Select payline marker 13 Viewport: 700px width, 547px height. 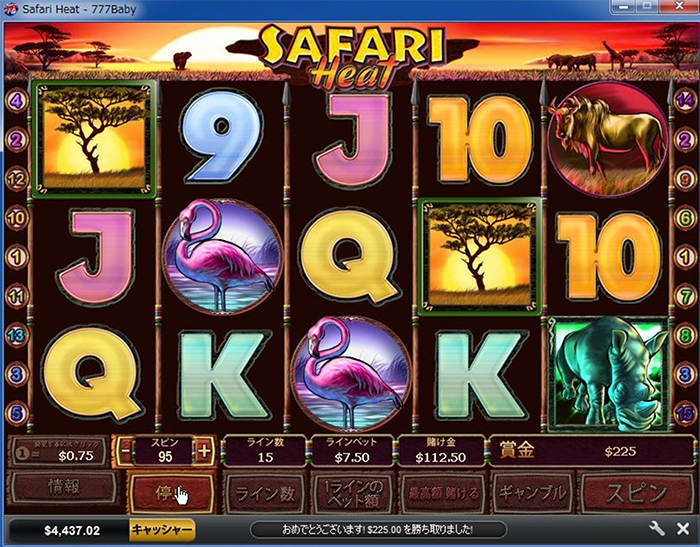15,334
